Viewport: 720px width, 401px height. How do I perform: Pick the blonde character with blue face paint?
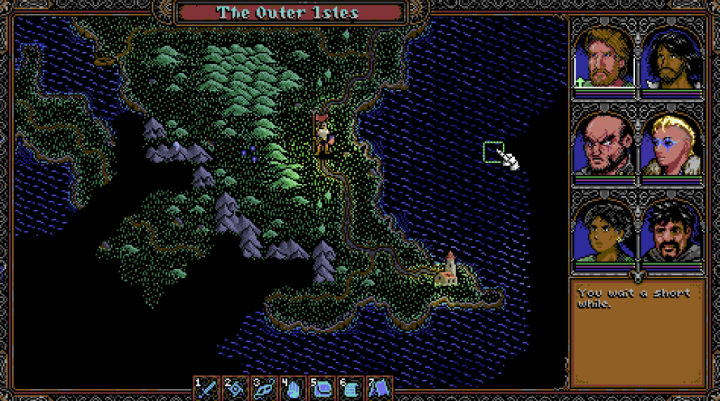[670, 146]
